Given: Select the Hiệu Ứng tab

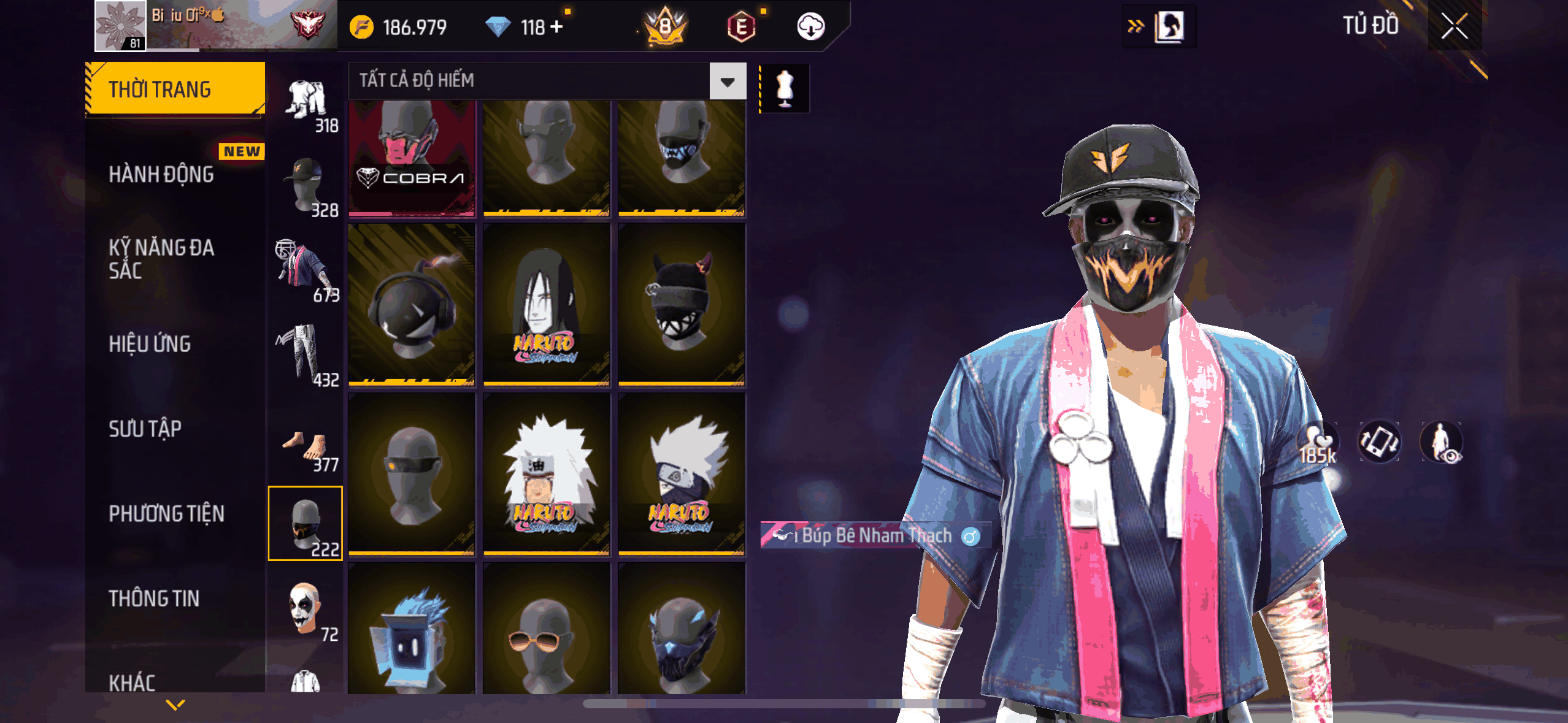Looking at the screenshot, I should [150, 344].
